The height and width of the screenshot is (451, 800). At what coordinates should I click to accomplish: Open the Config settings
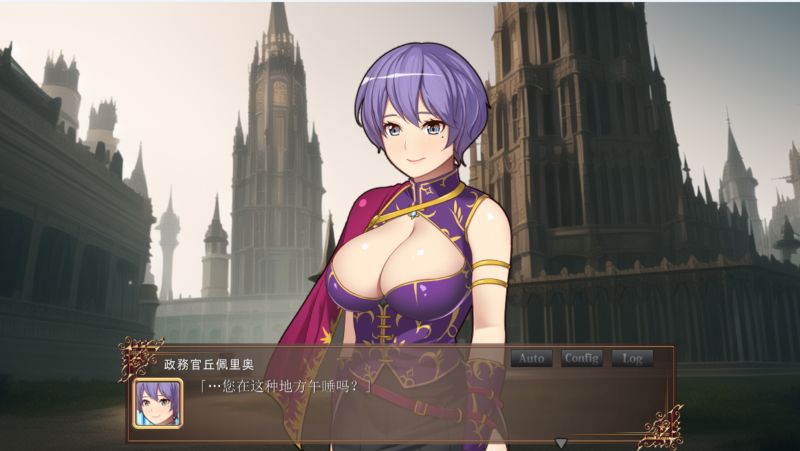[x=581, y=358]
